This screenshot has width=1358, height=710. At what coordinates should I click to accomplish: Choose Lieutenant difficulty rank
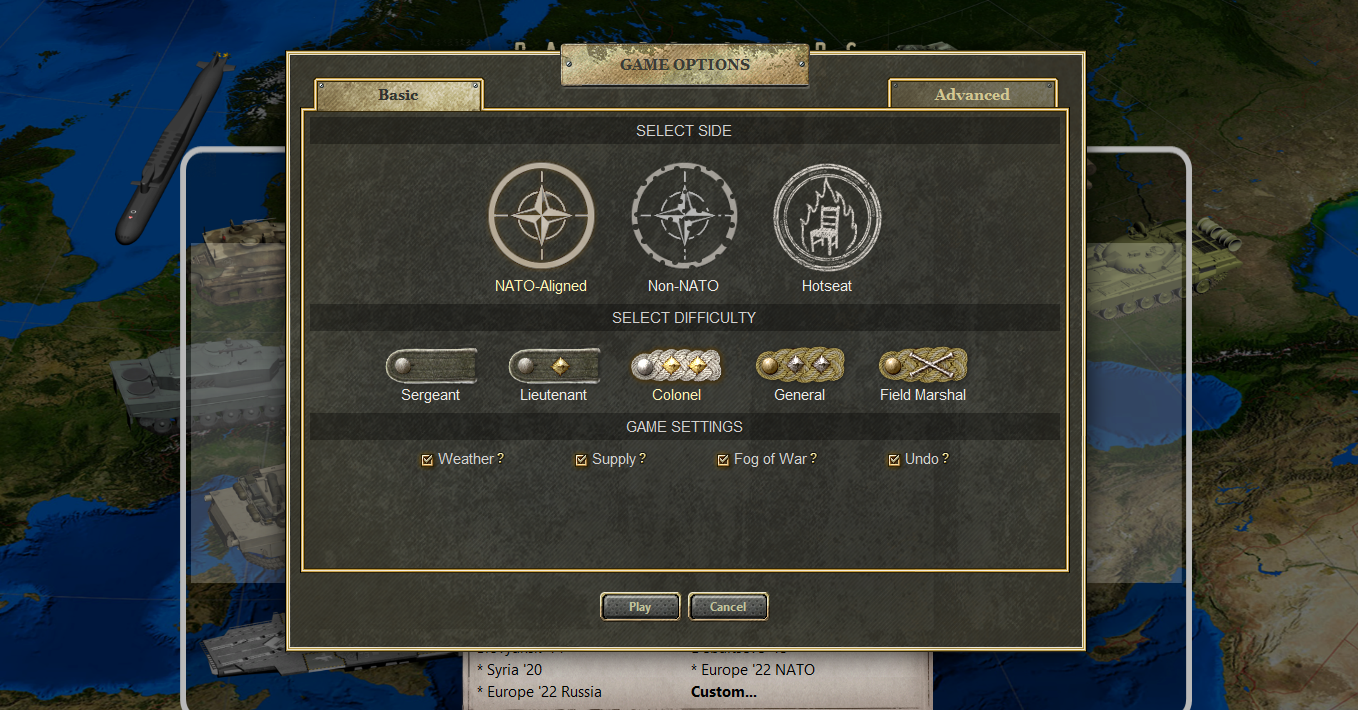click(554, 366)
